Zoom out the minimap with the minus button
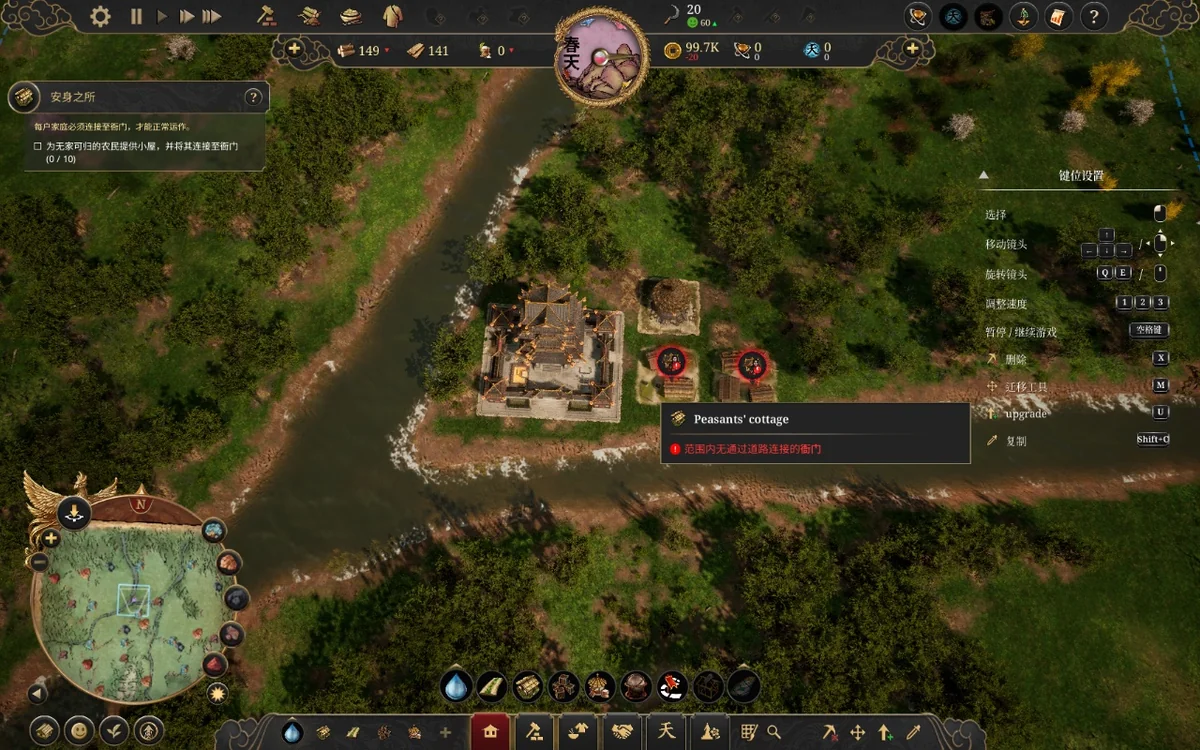 tap(40, 562)
